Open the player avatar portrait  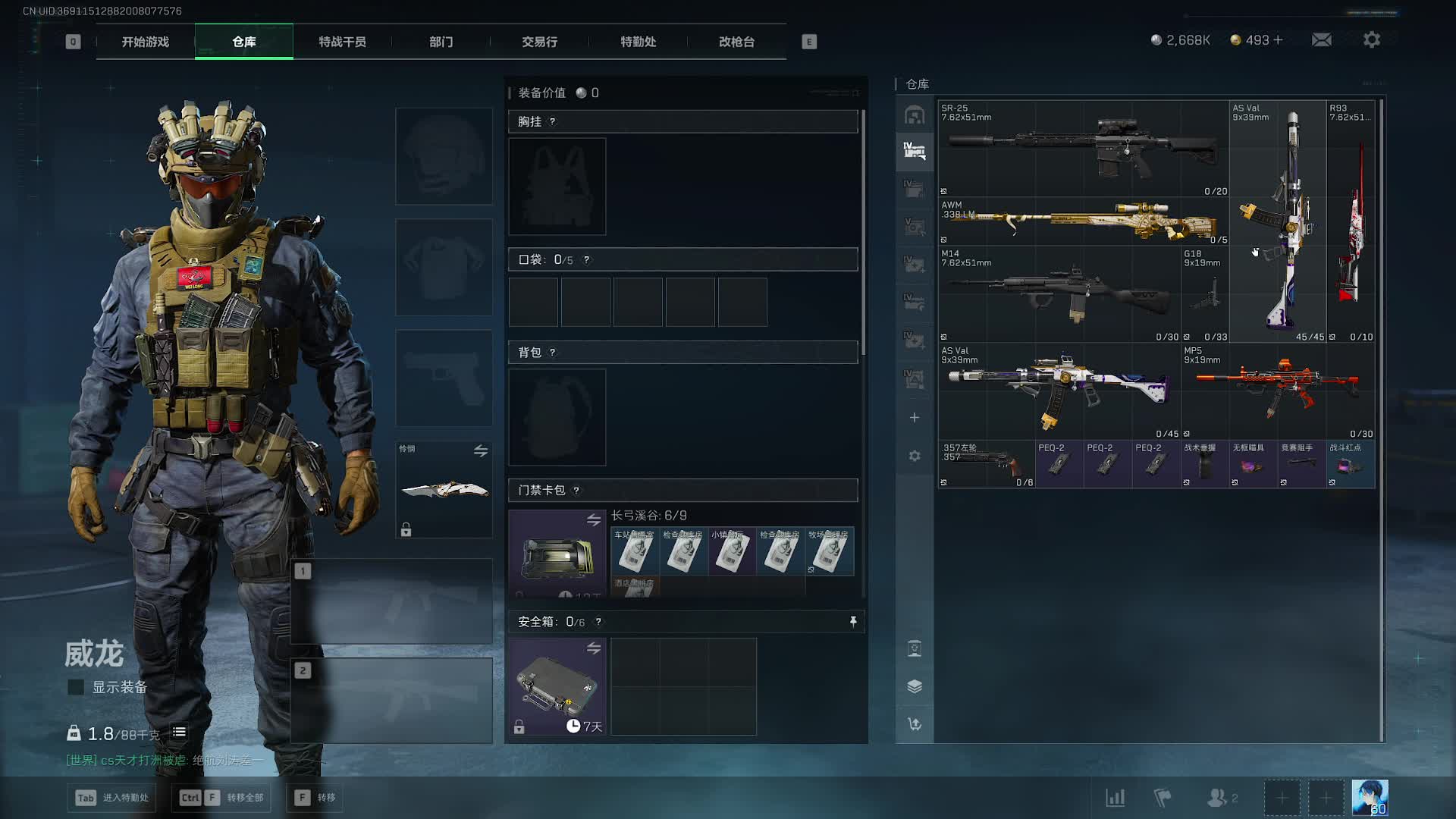pos(1370,798)
